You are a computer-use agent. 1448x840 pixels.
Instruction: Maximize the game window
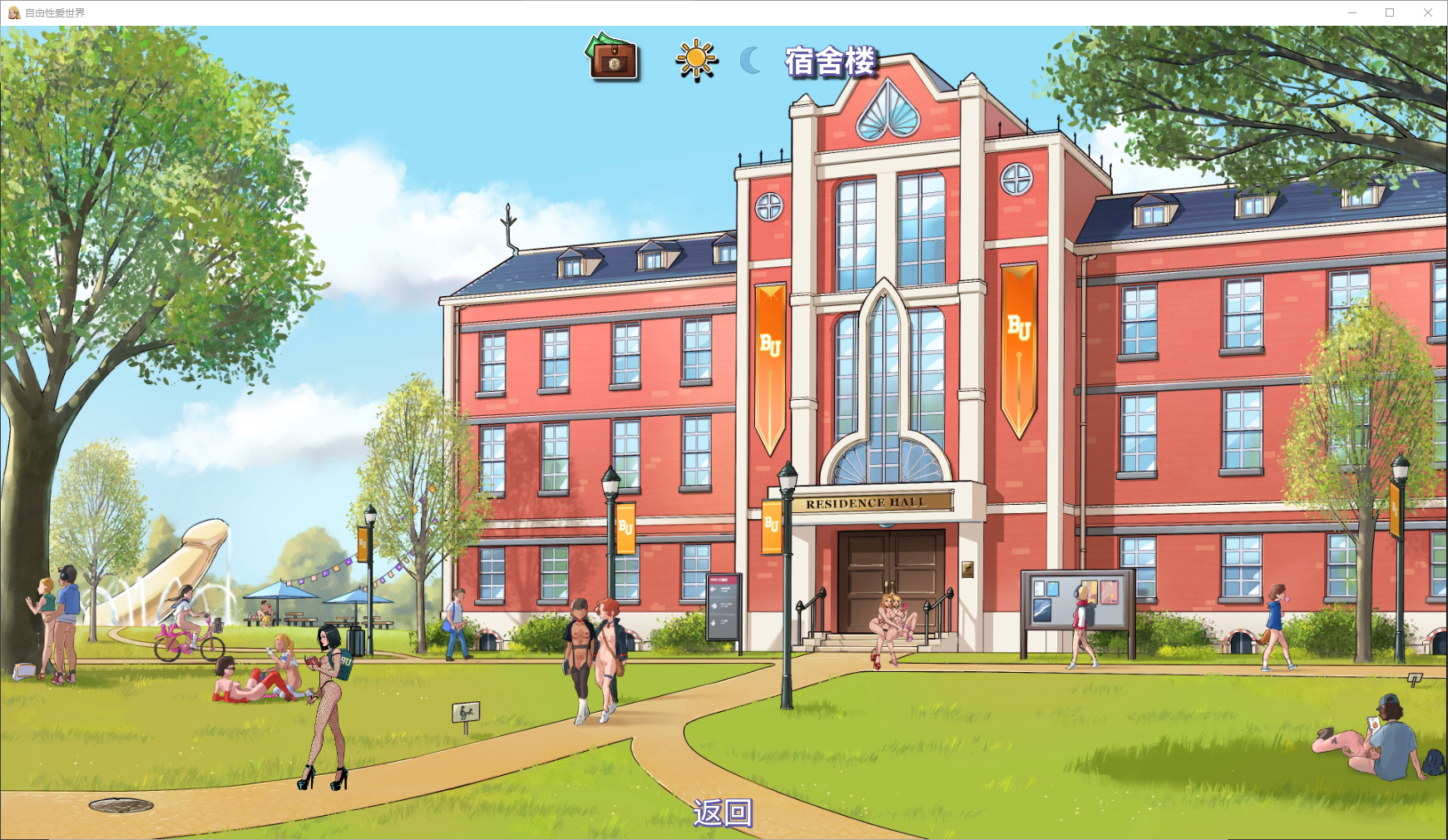pyautogui.click(x=1390, y=12)
